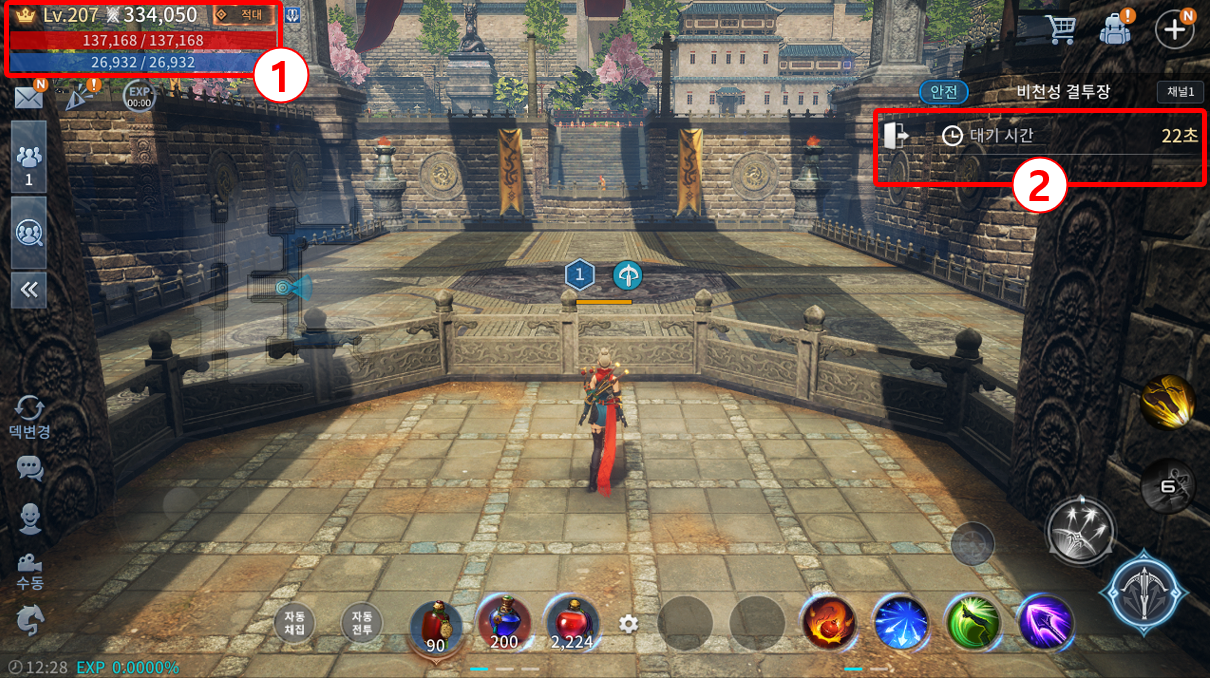The image size is (1210, 678).
Task: Expand the plus main menu
Action: click(1174, 28)
